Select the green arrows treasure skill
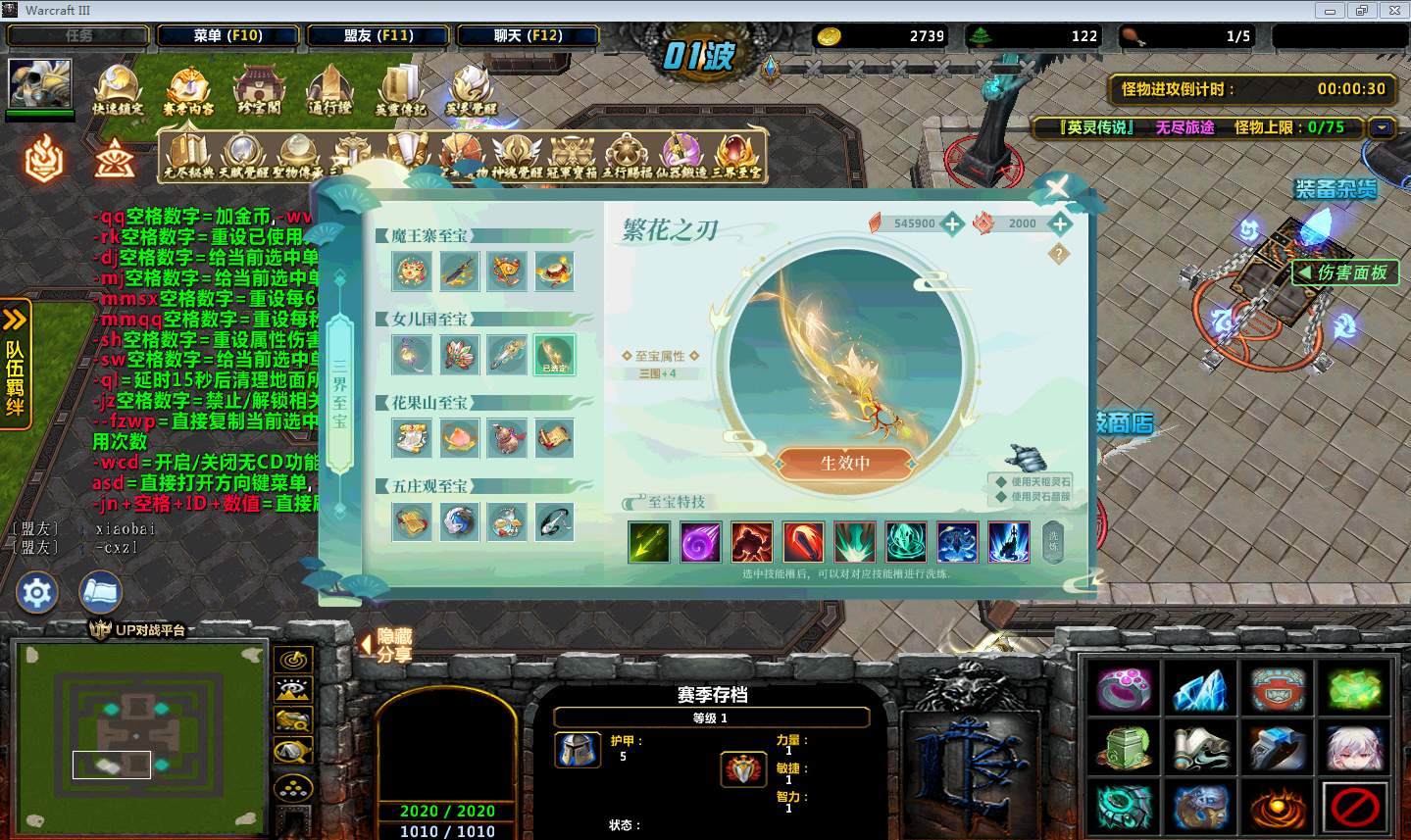 tap(648, 542)
